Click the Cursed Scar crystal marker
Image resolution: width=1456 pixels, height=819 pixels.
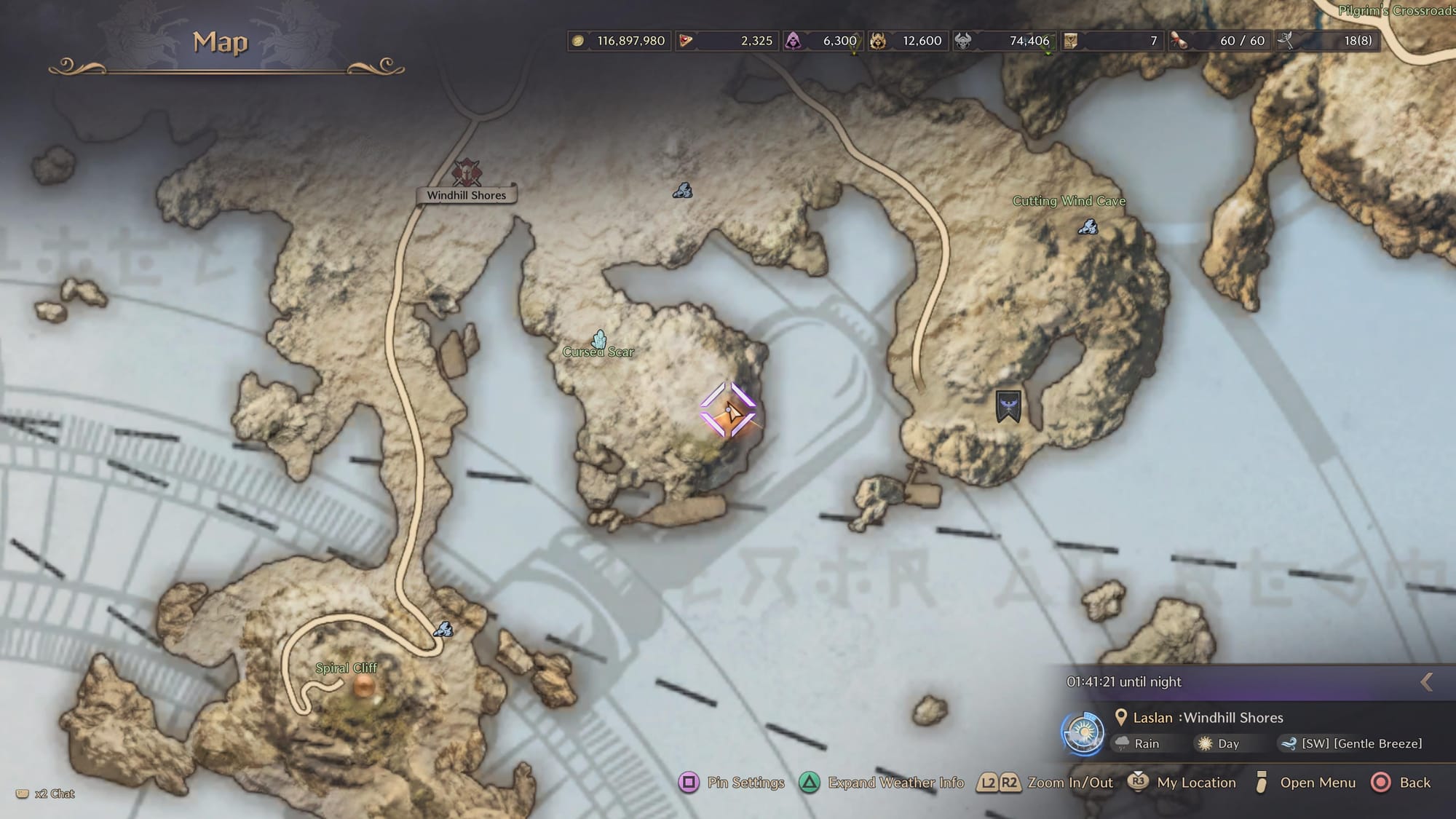click(599, 339)
